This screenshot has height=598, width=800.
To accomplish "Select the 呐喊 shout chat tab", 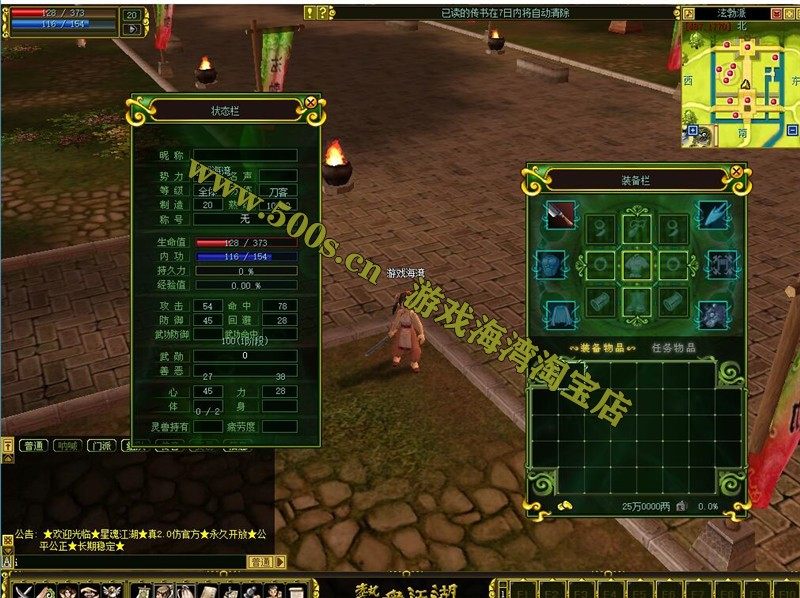I will pyautogui.click(x=66, y=446).
